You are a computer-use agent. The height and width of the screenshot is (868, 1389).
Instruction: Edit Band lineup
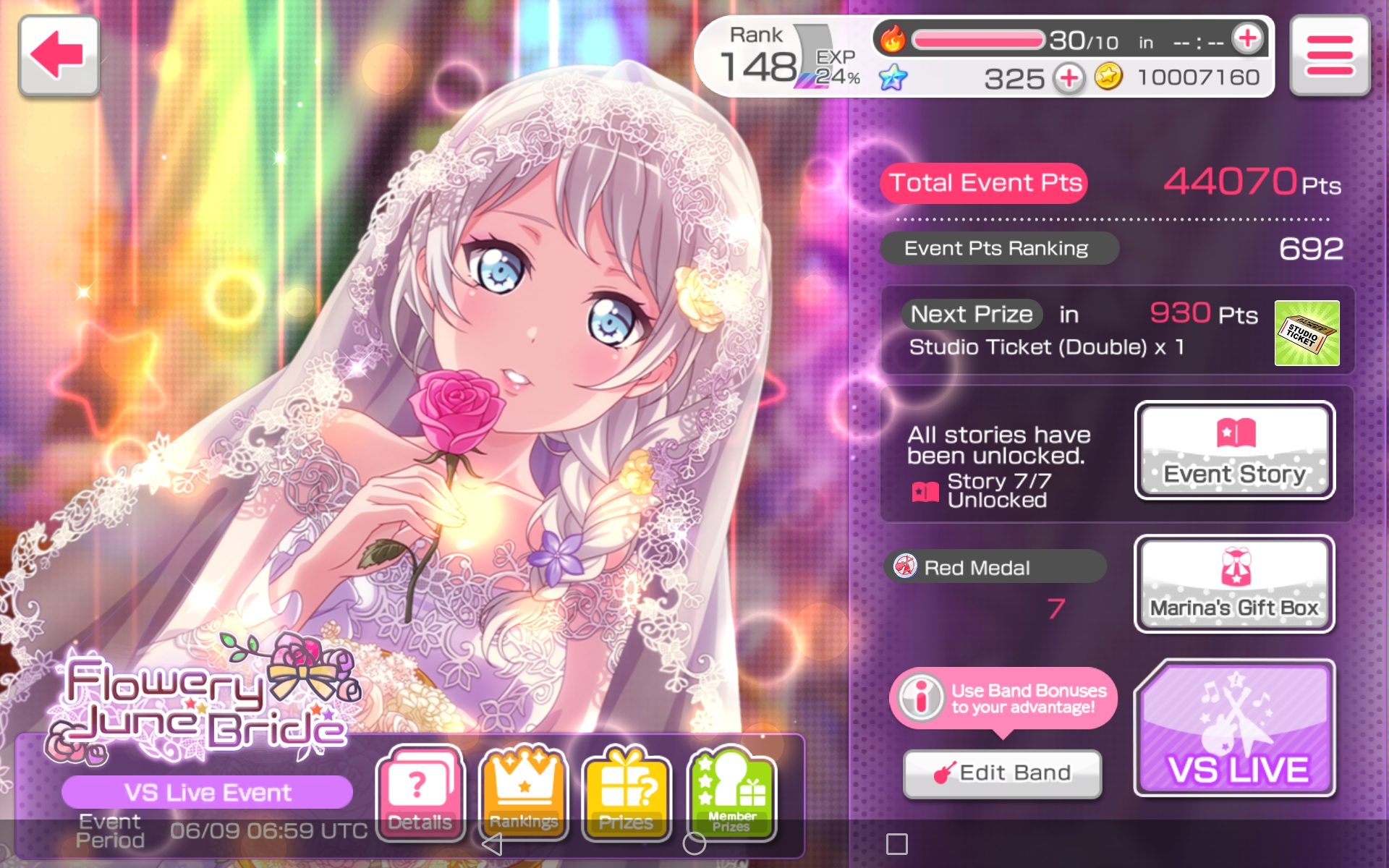click(1003, 773)
